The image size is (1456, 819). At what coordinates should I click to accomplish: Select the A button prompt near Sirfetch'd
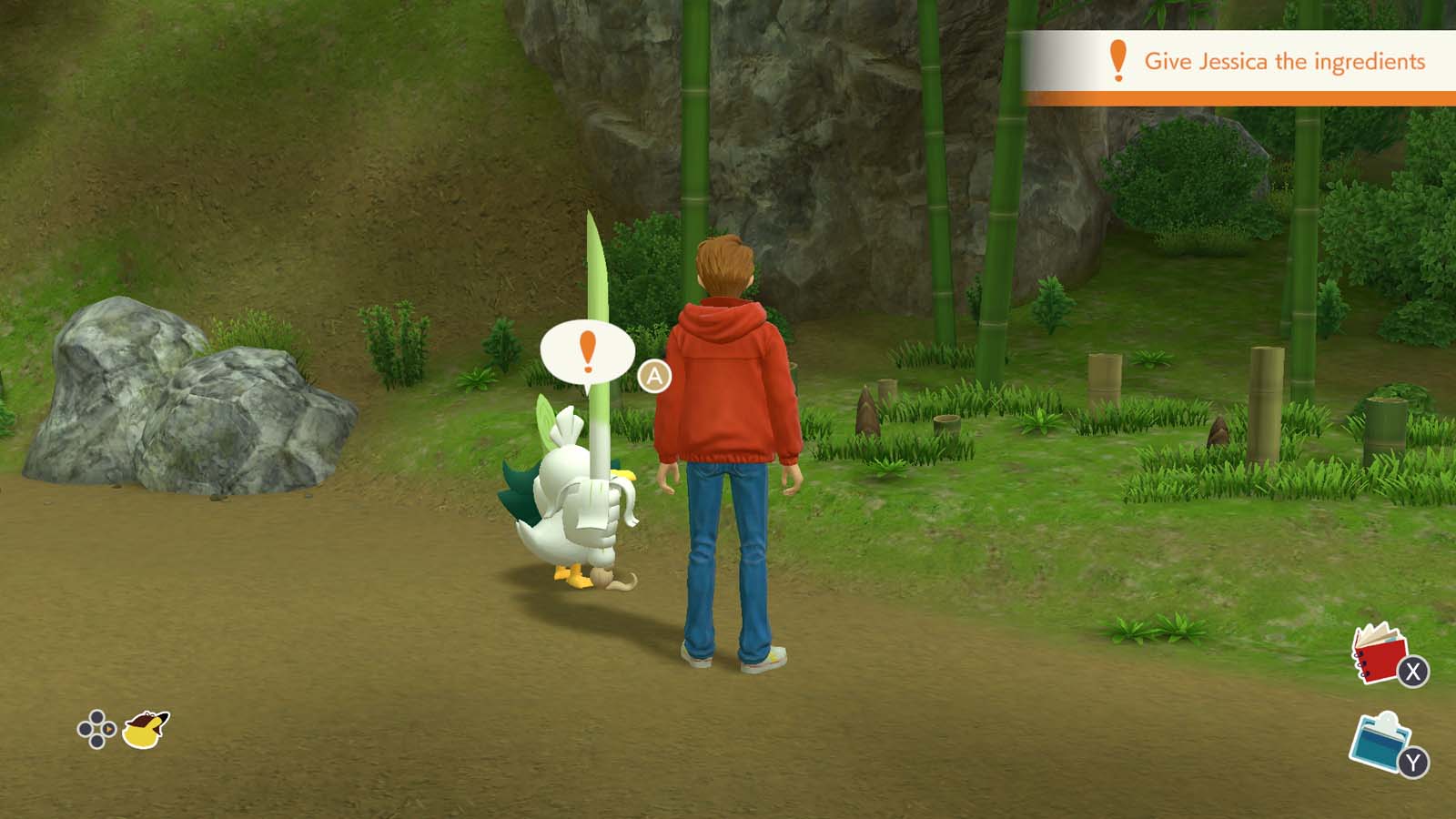(x=654, y=374)
